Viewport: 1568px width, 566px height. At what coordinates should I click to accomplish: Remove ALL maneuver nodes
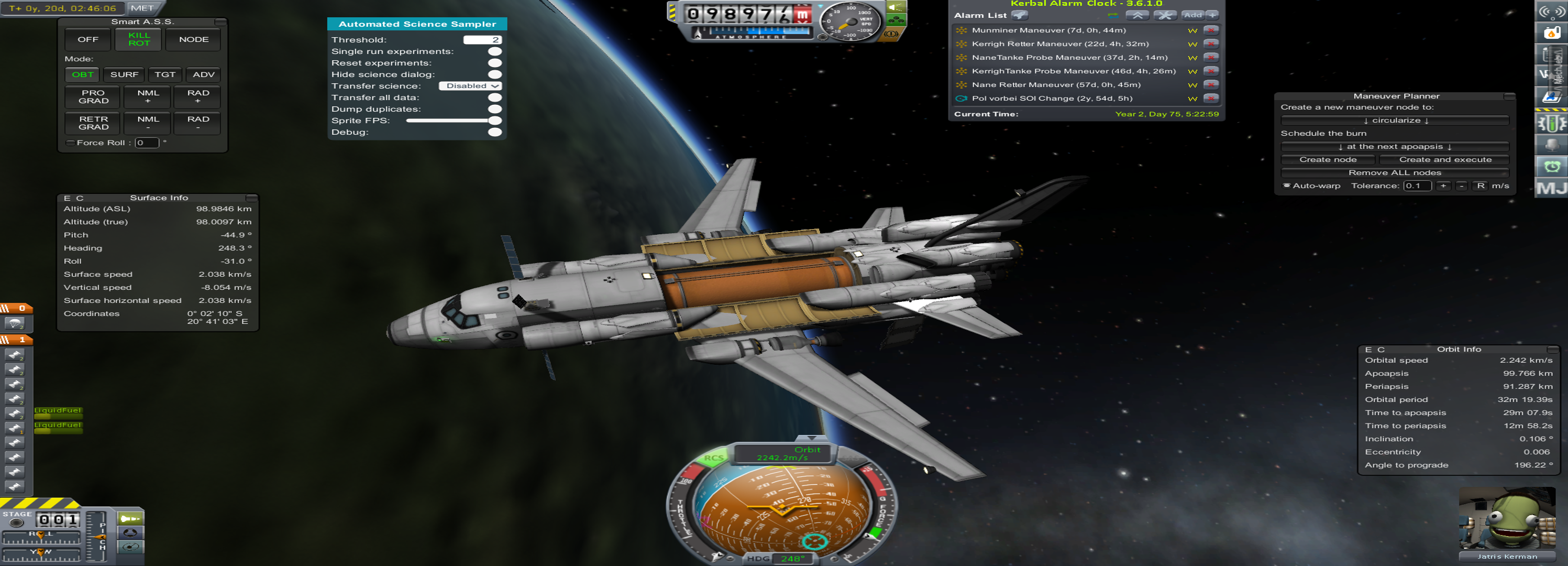coord(1395,173)
